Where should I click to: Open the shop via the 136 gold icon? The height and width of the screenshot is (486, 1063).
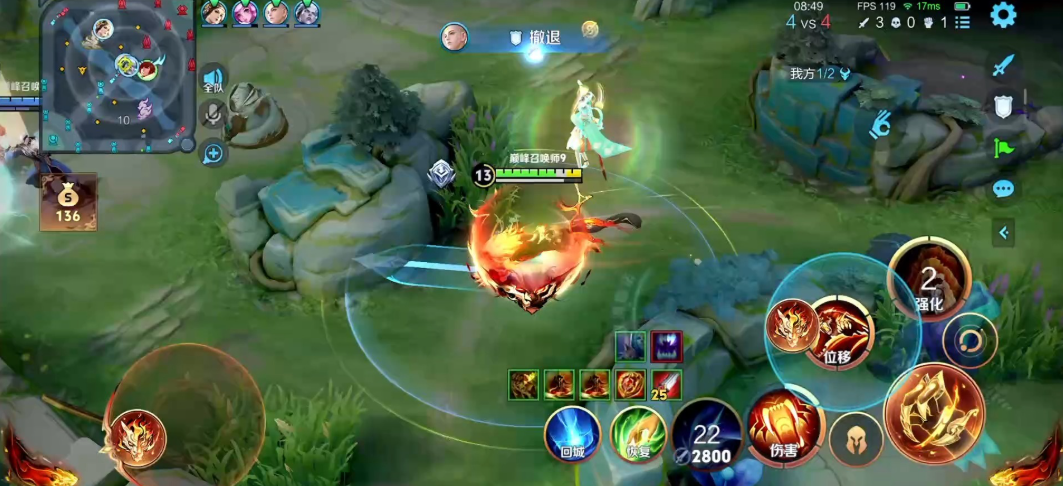pos(68,201)
